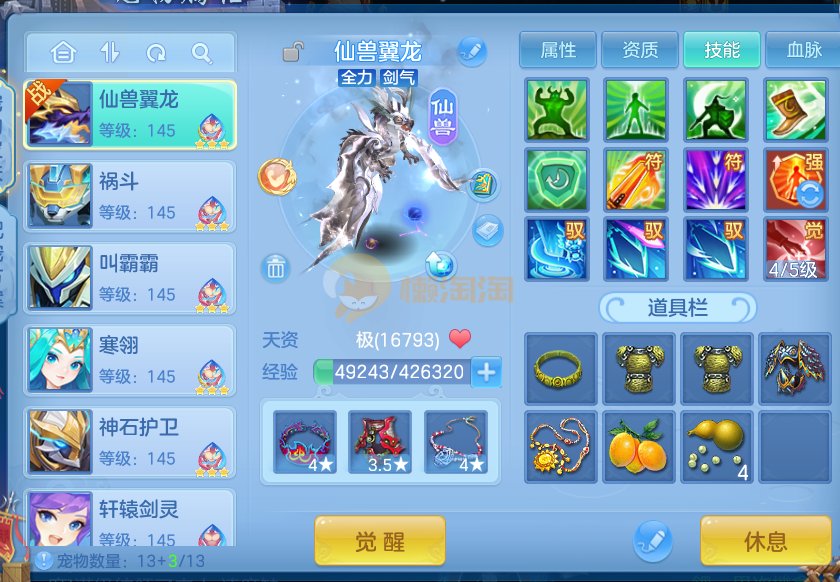Choose the pet 叫霸霸
The width and height of the screenshot is (840, 582).
[x=130, y=278]
